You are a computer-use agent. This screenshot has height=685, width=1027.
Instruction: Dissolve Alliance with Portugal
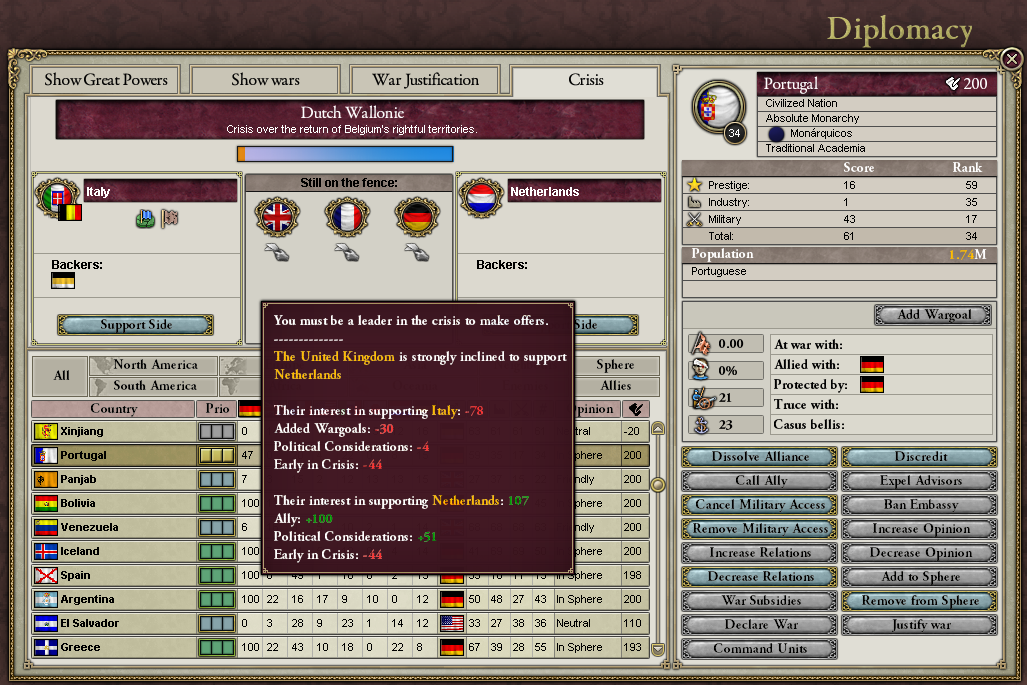pyautogui.click(x=760, y=457)
